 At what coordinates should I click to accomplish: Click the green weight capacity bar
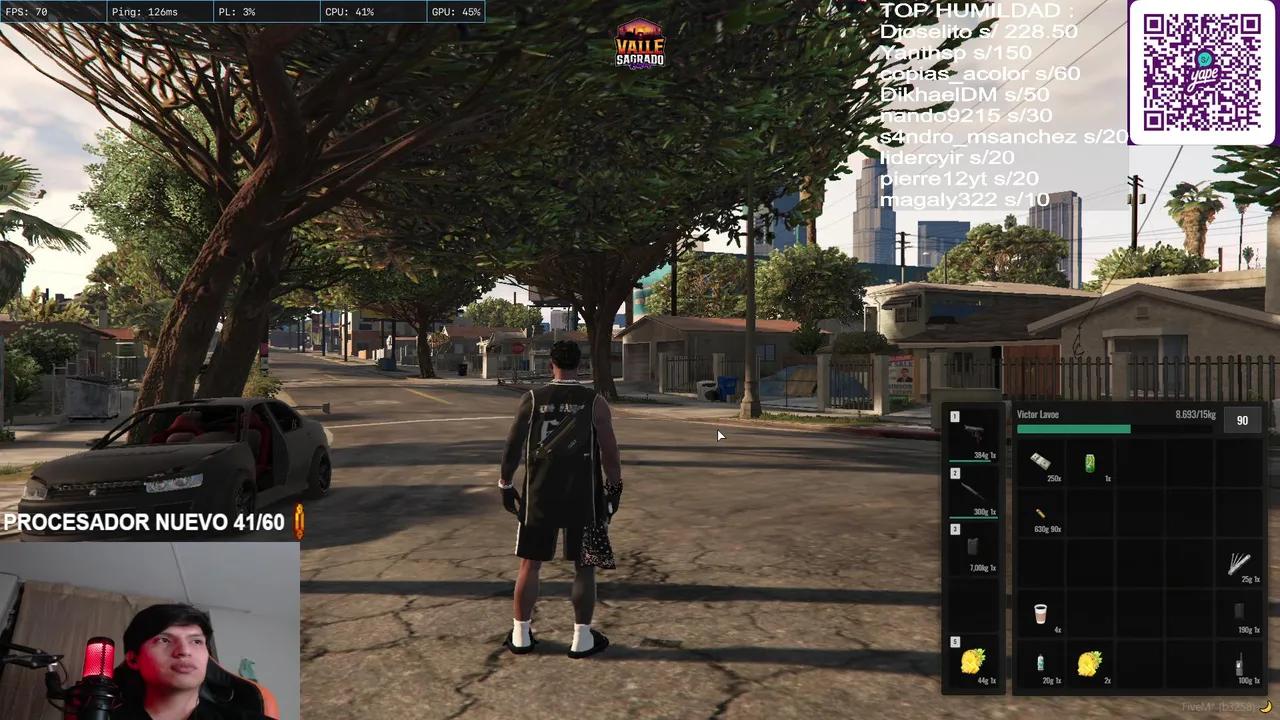click(x=1073, y=429)
